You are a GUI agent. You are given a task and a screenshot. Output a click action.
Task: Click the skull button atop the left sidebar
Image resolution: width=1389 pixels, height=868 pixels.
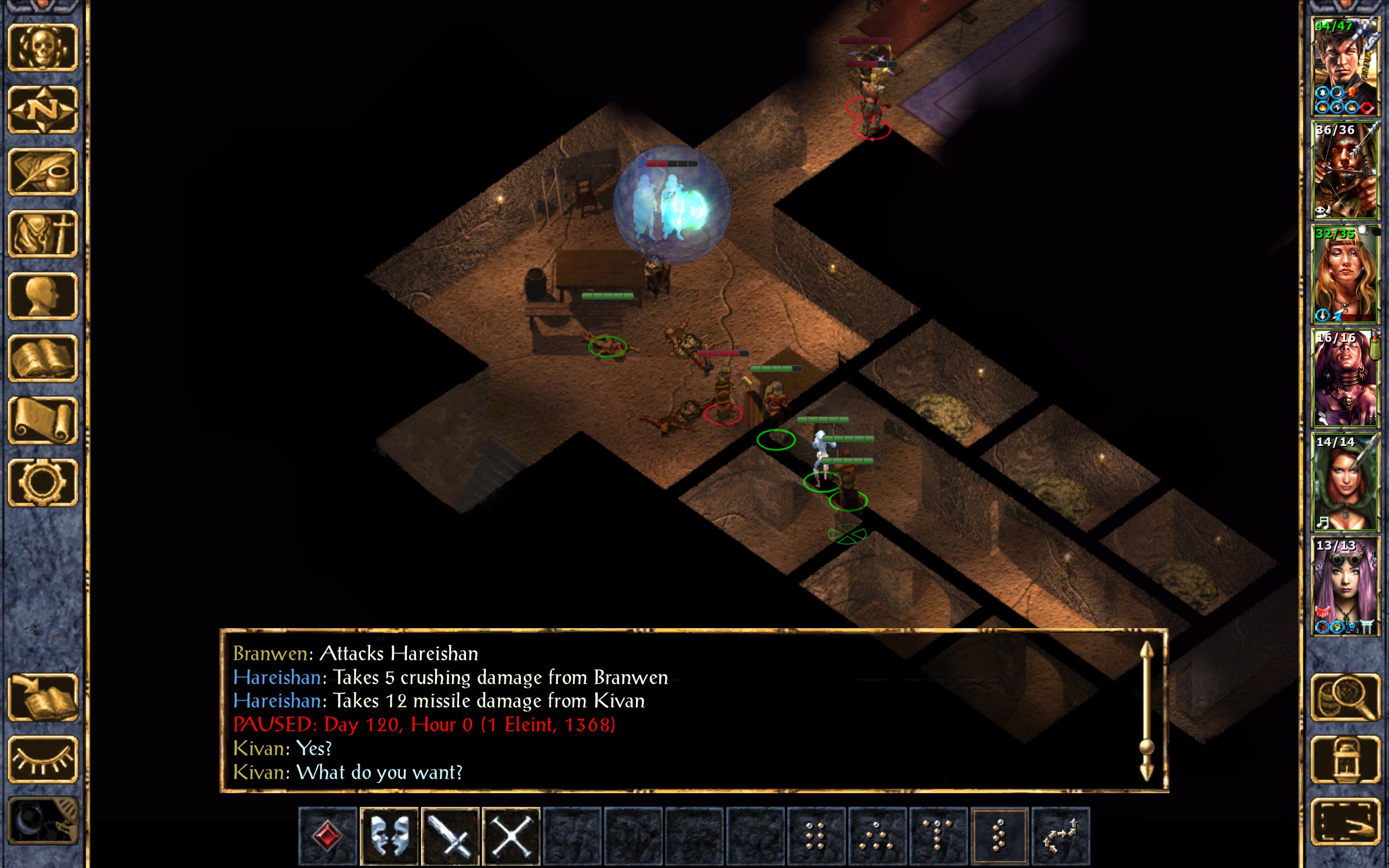click(x=42, y=48)
